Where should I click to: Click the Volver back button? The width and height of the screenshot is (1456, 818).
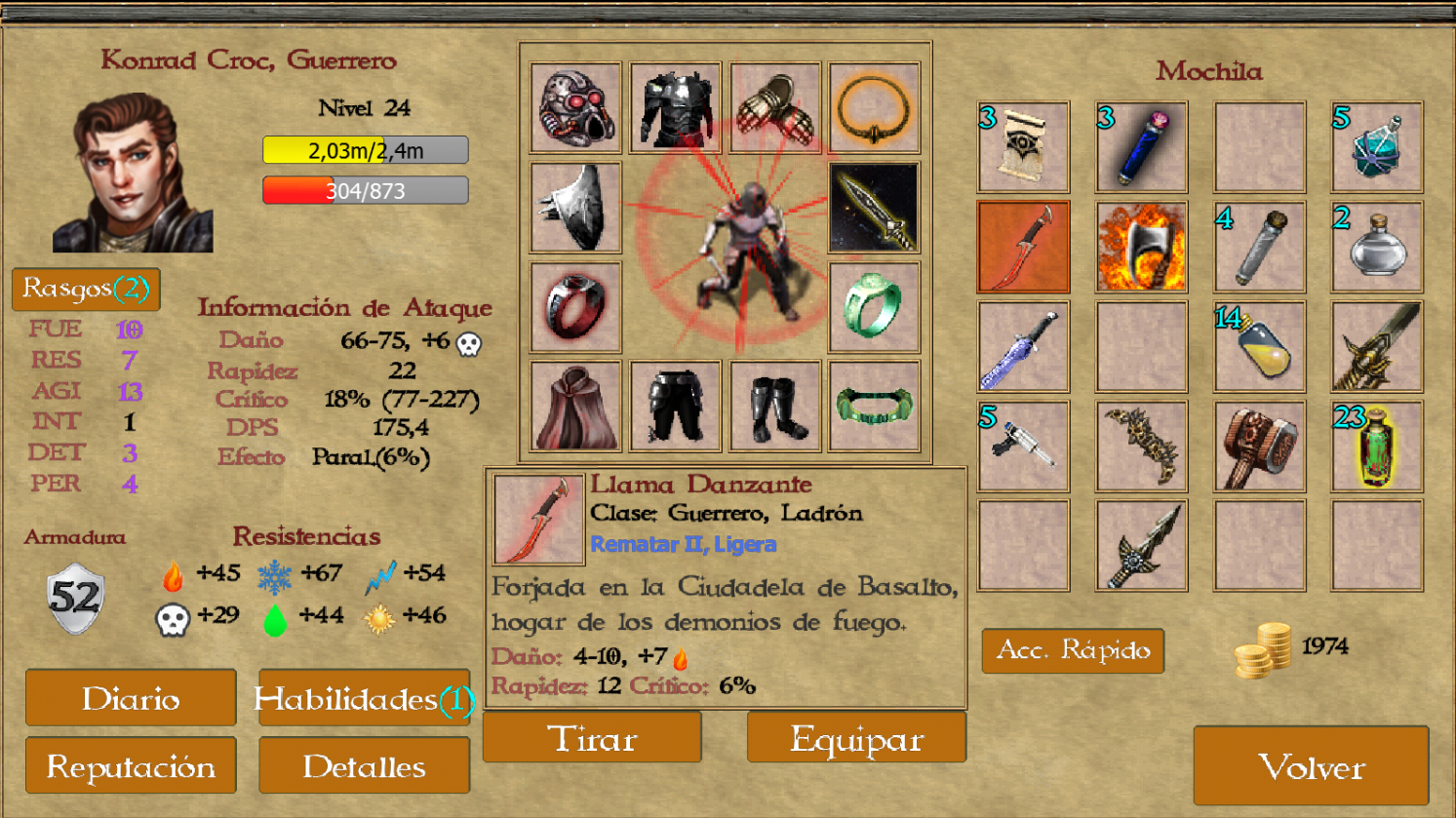[1311, 766]
